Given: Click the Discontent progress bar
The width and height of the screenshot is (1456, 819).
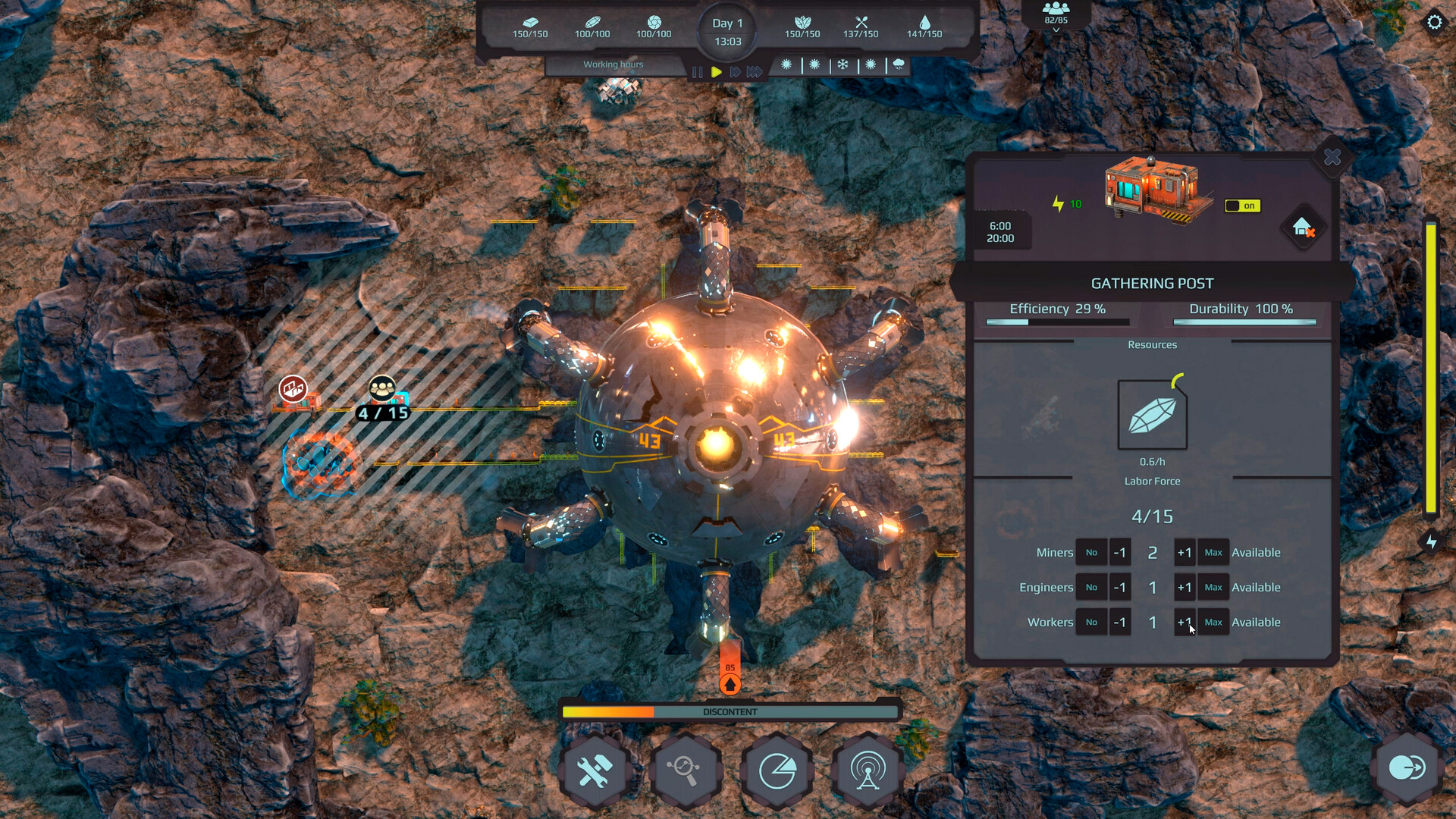Looking at the screenshot, I should pyautogui.click(x=730, y=711).
